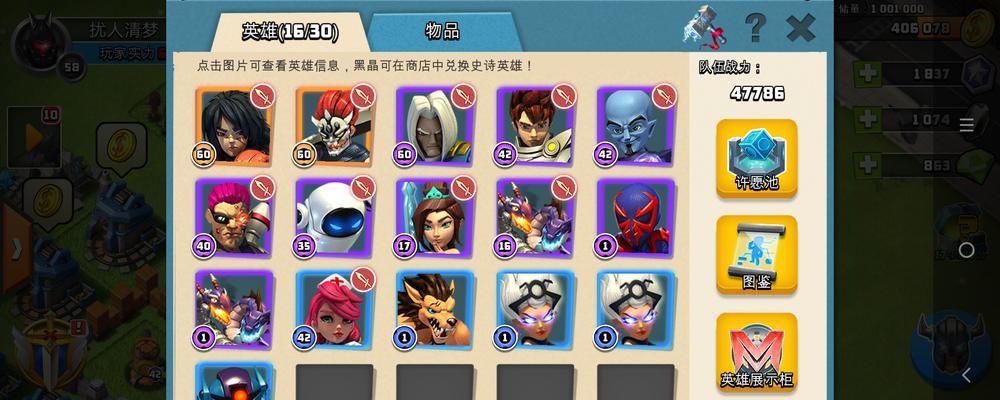Select the red-maned skull demon hero

pos(334,126)
